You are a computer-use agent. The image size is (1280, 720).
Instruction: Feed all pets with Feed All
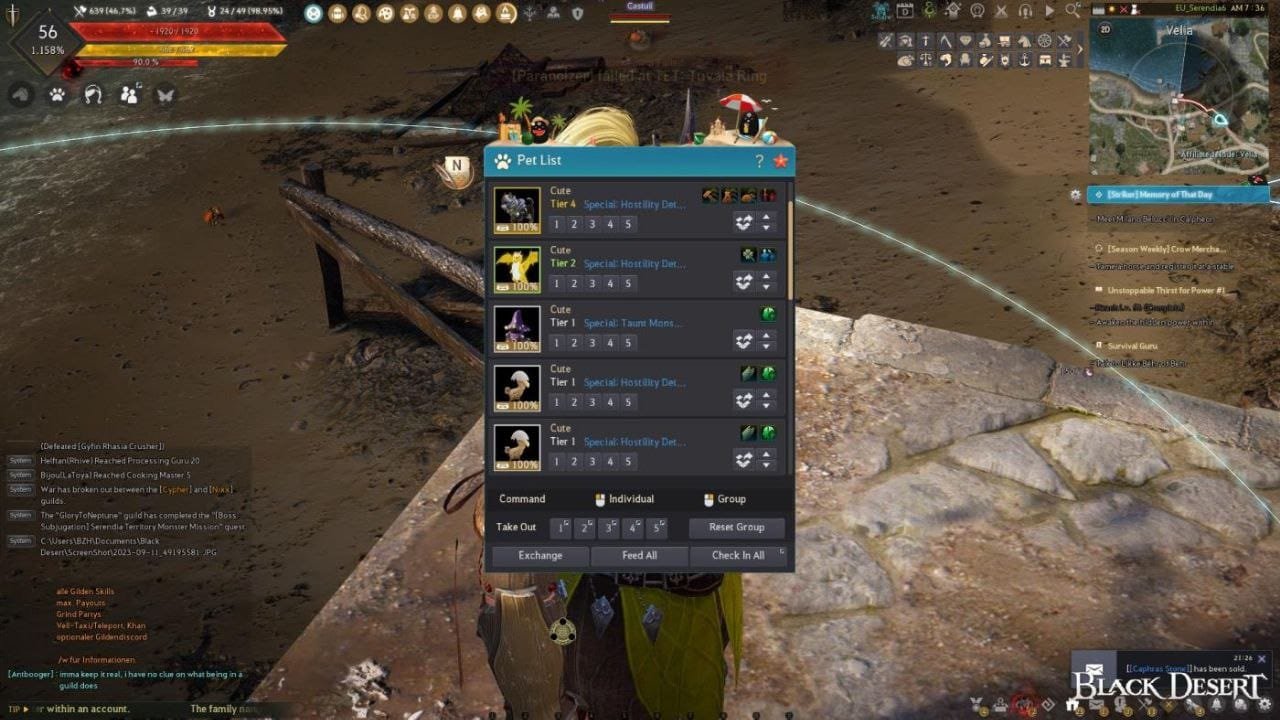click(639, 555)
